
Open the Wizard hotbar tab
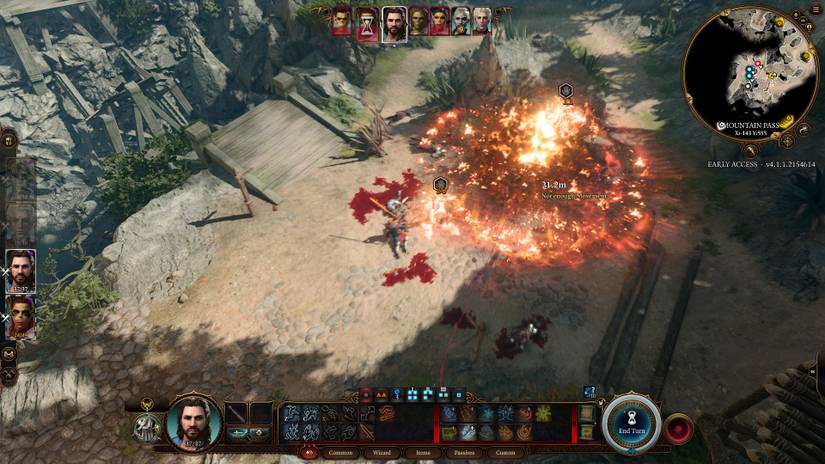click(x=379, y=452)
